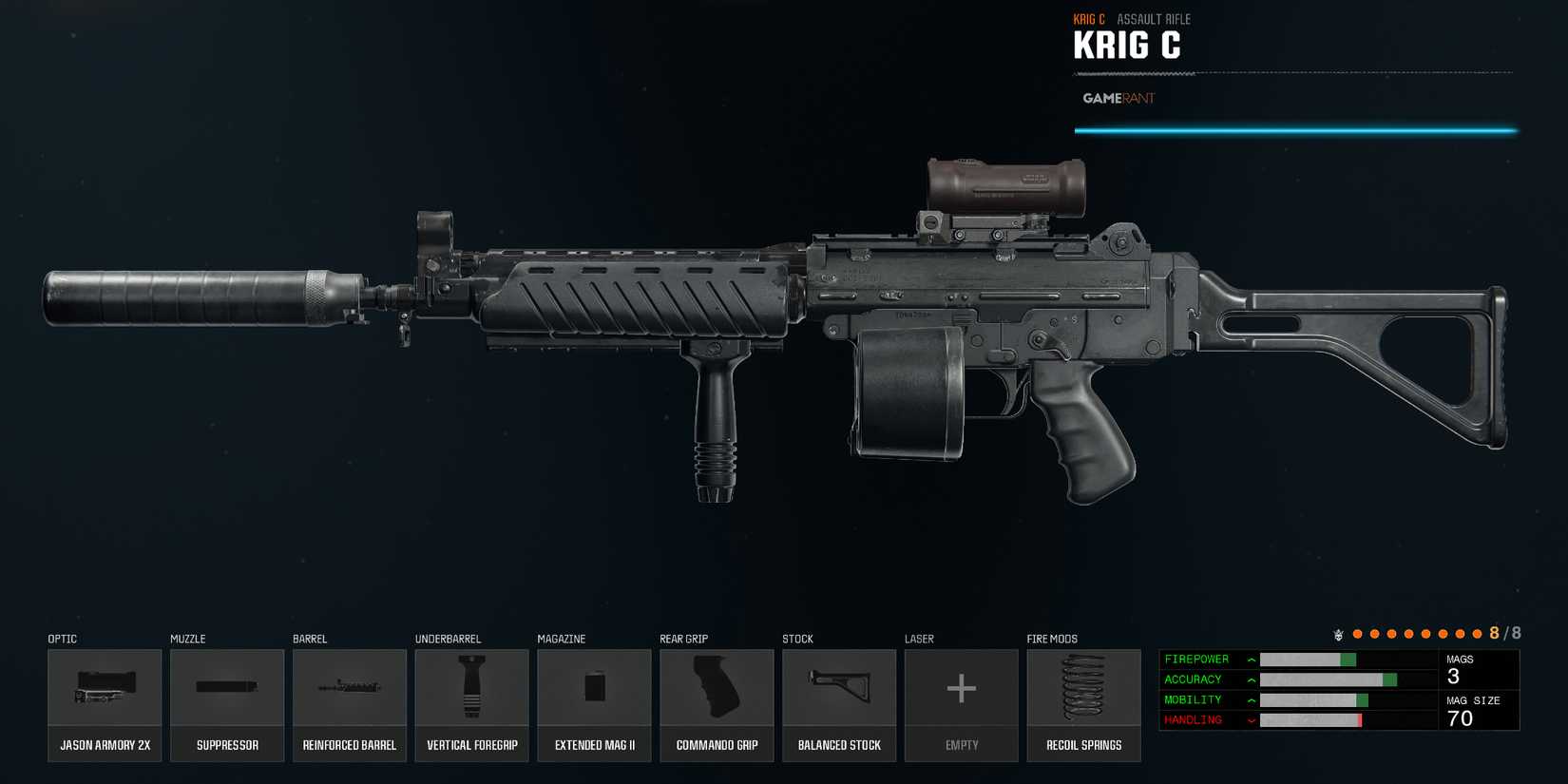
Task: Click the Handling stat bar
Action: (x=1311, y=719)
